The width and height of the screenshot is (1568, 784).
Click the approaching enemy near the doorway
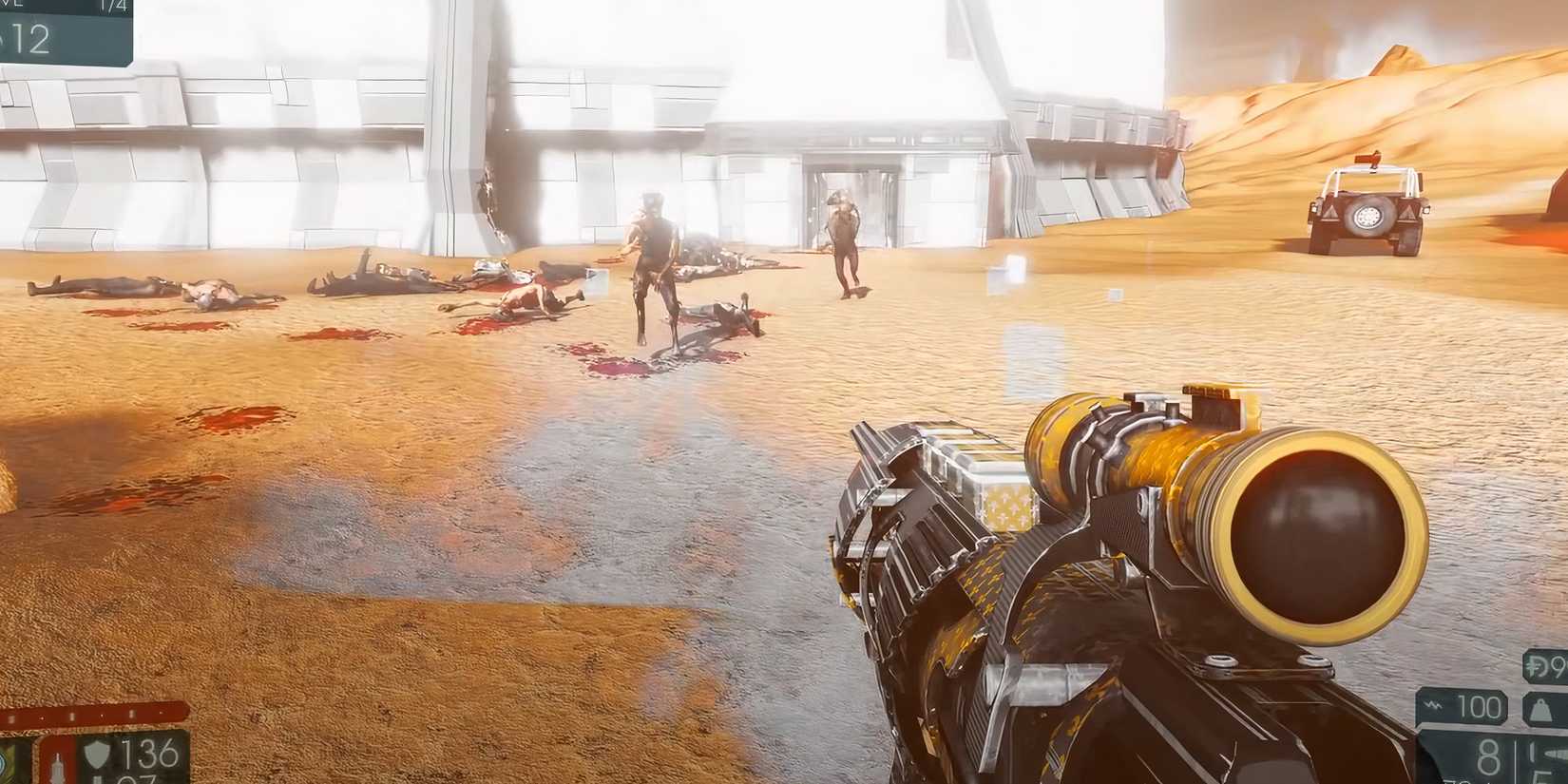click(x=846, y=238)
